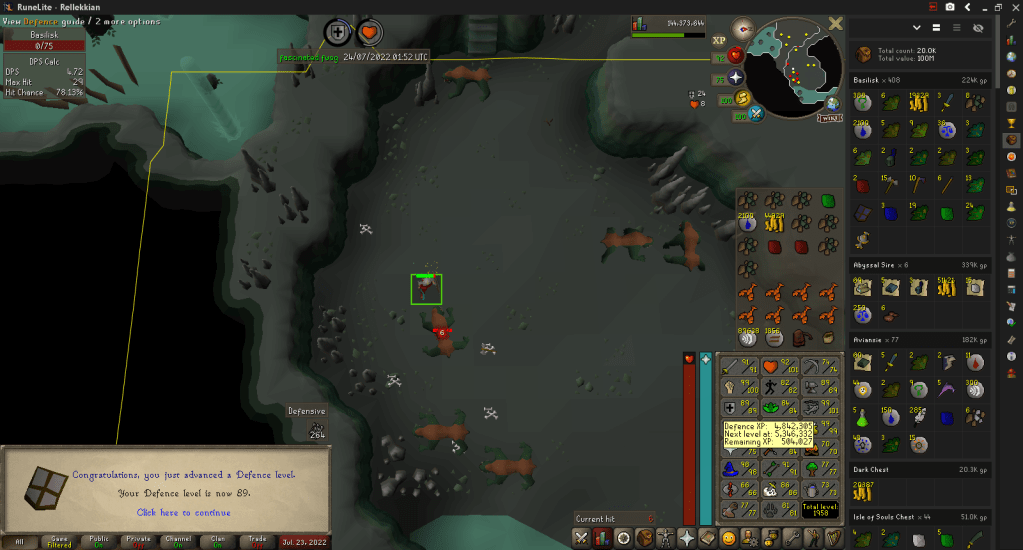This screenshot has width=1023, height=550.
Task: Select the Game chat filter tab
Action: 59,540
